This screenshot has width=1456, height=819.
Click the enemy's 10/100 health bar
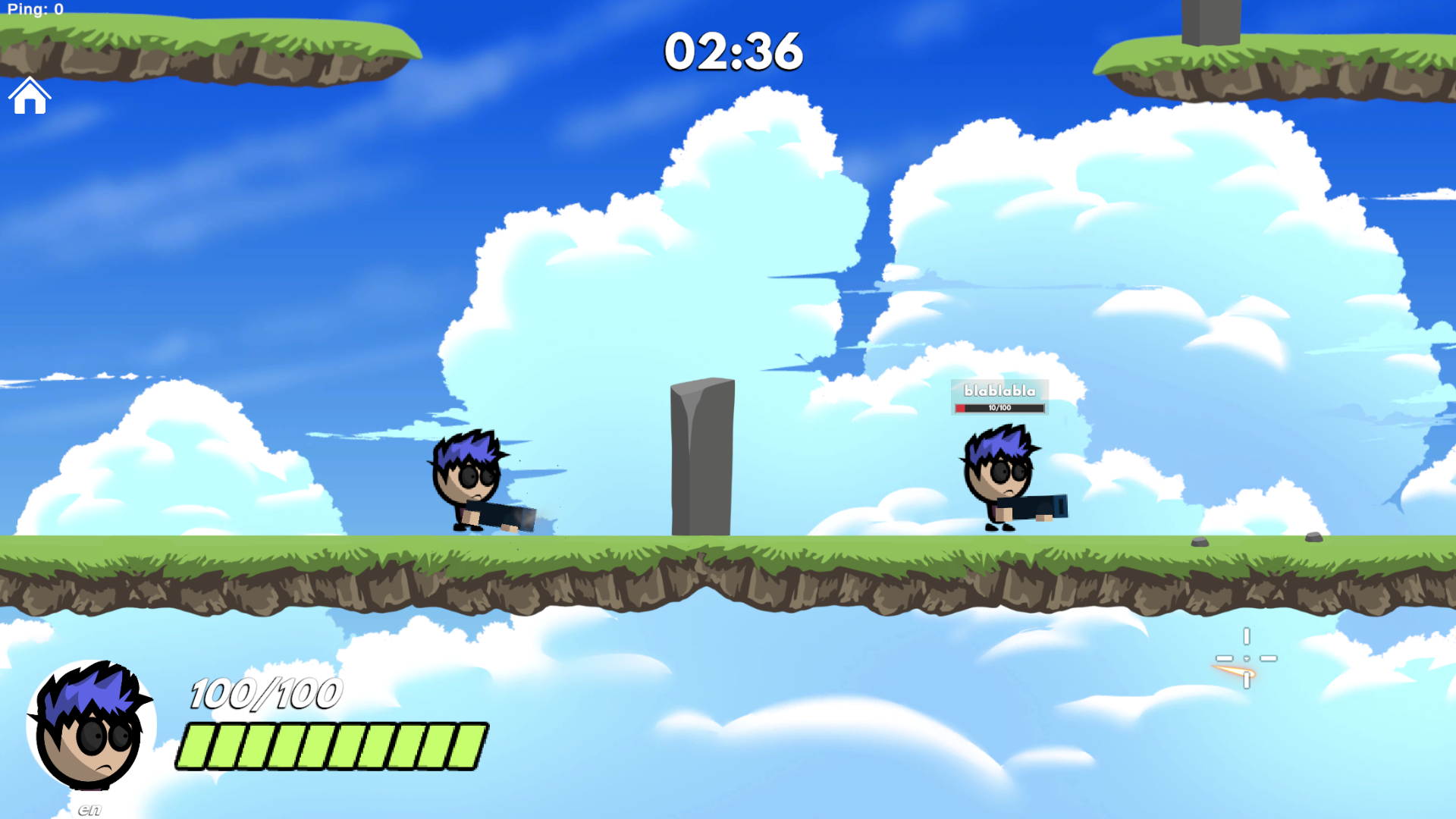pyautogui.click(x=999, y=406)
